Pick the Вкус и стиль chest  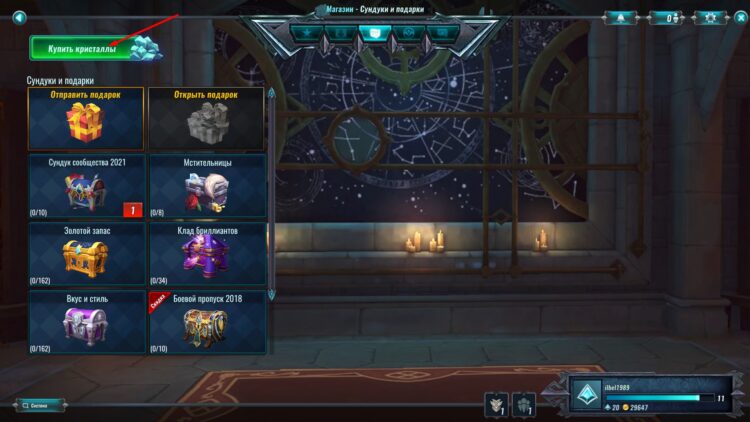(86, 321)
